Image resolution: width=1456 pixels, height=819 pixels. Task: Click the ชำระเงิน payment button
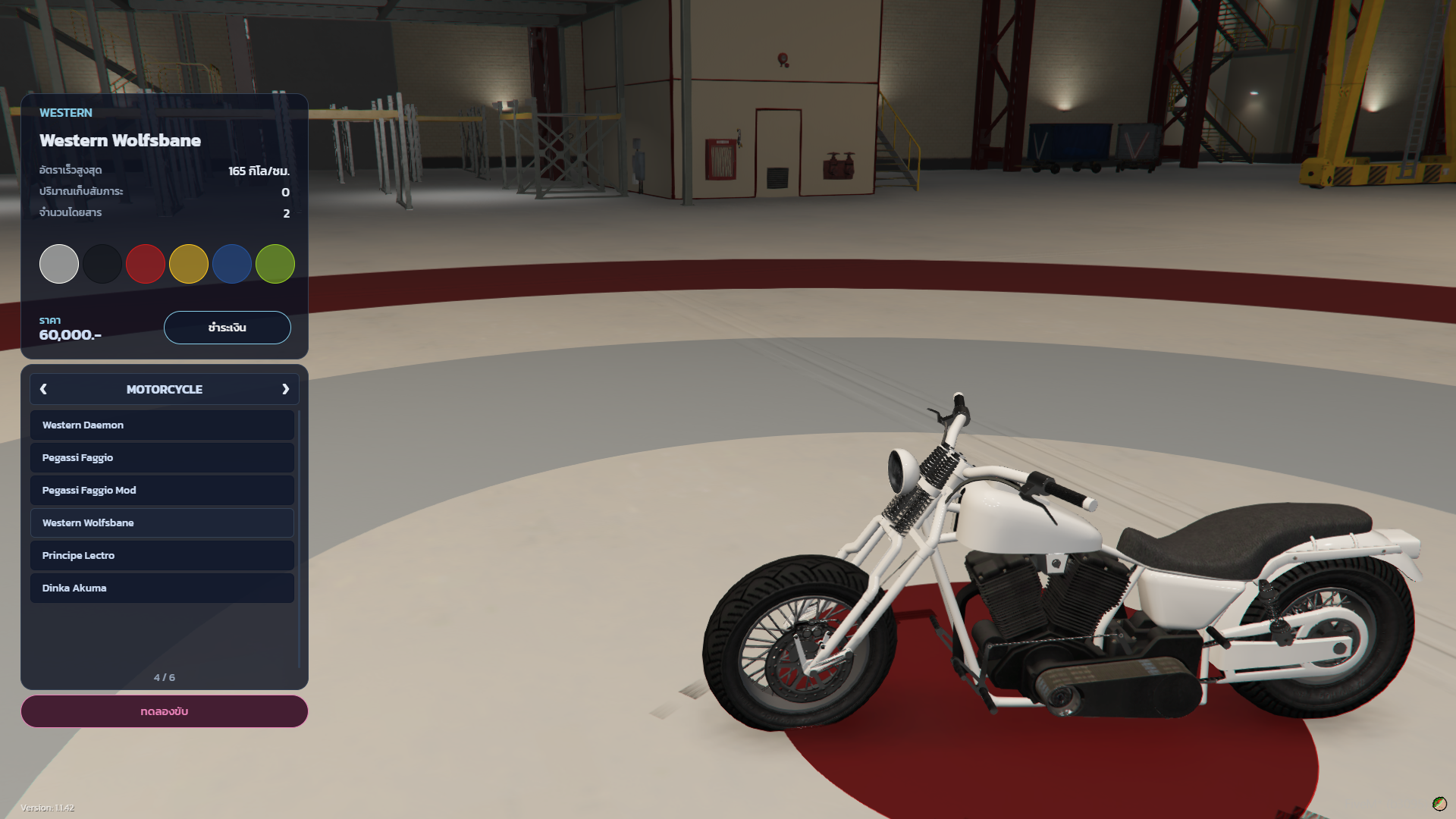click(x=227, y=328)
